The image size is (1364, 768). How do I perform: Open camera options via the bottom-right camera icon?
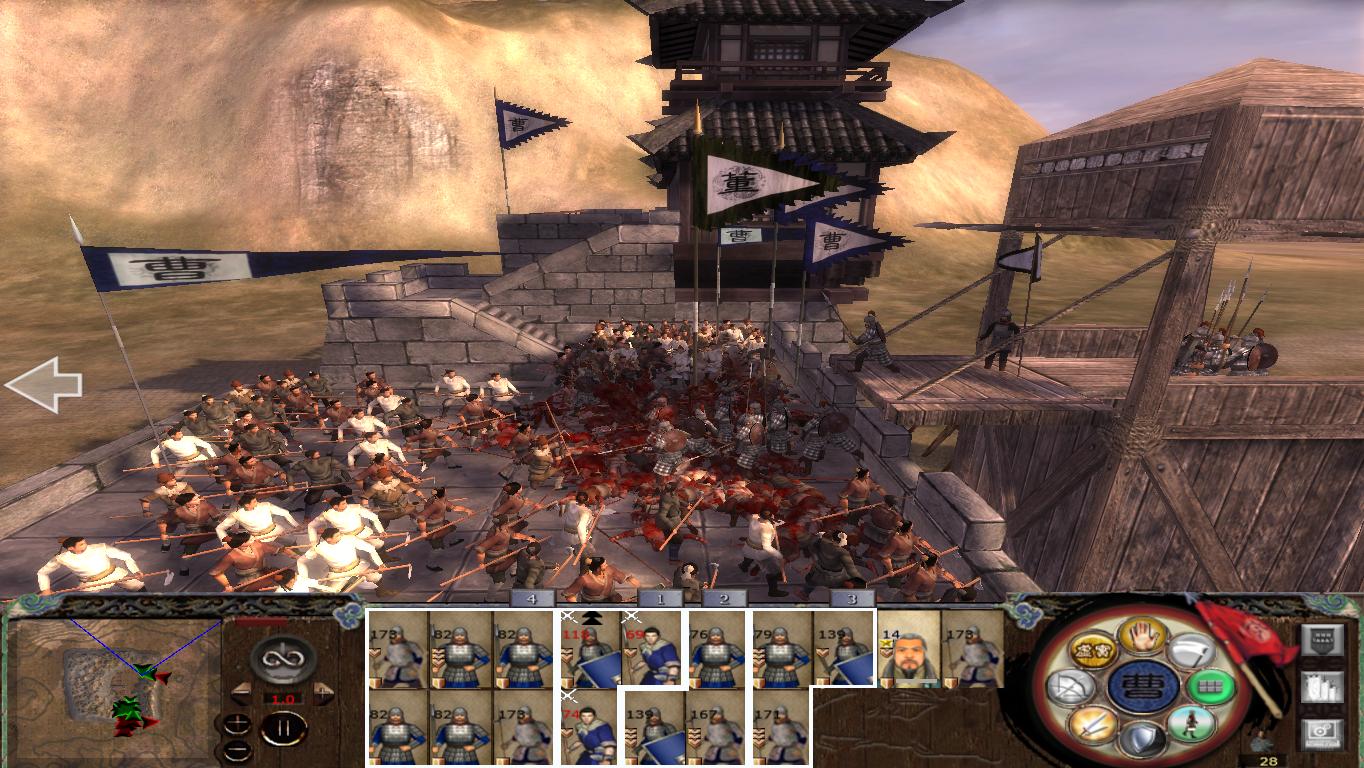(x=1320, y=732)
